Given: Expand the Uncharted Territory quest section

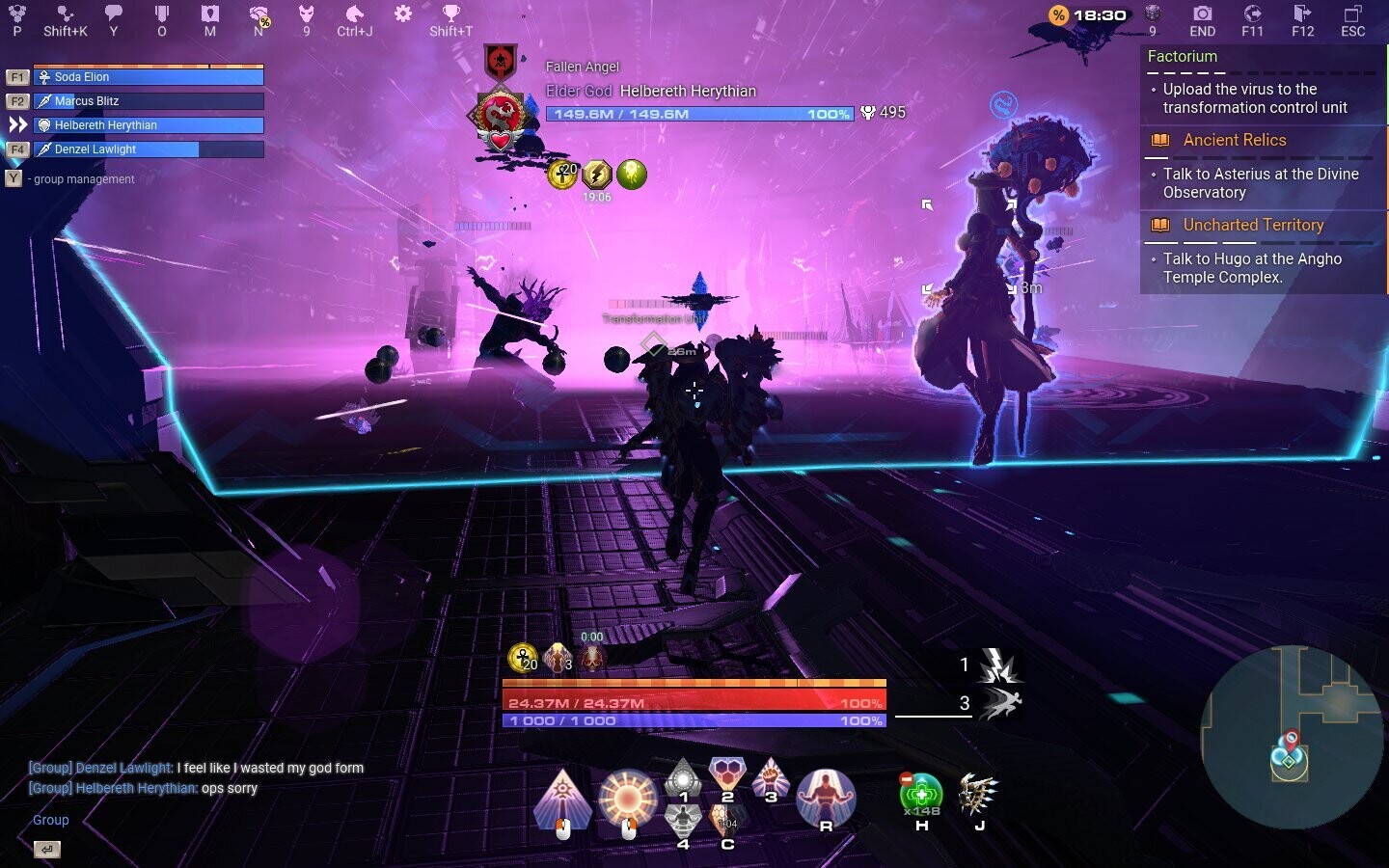Looking at the screenshot, I should click(1253, 225).
